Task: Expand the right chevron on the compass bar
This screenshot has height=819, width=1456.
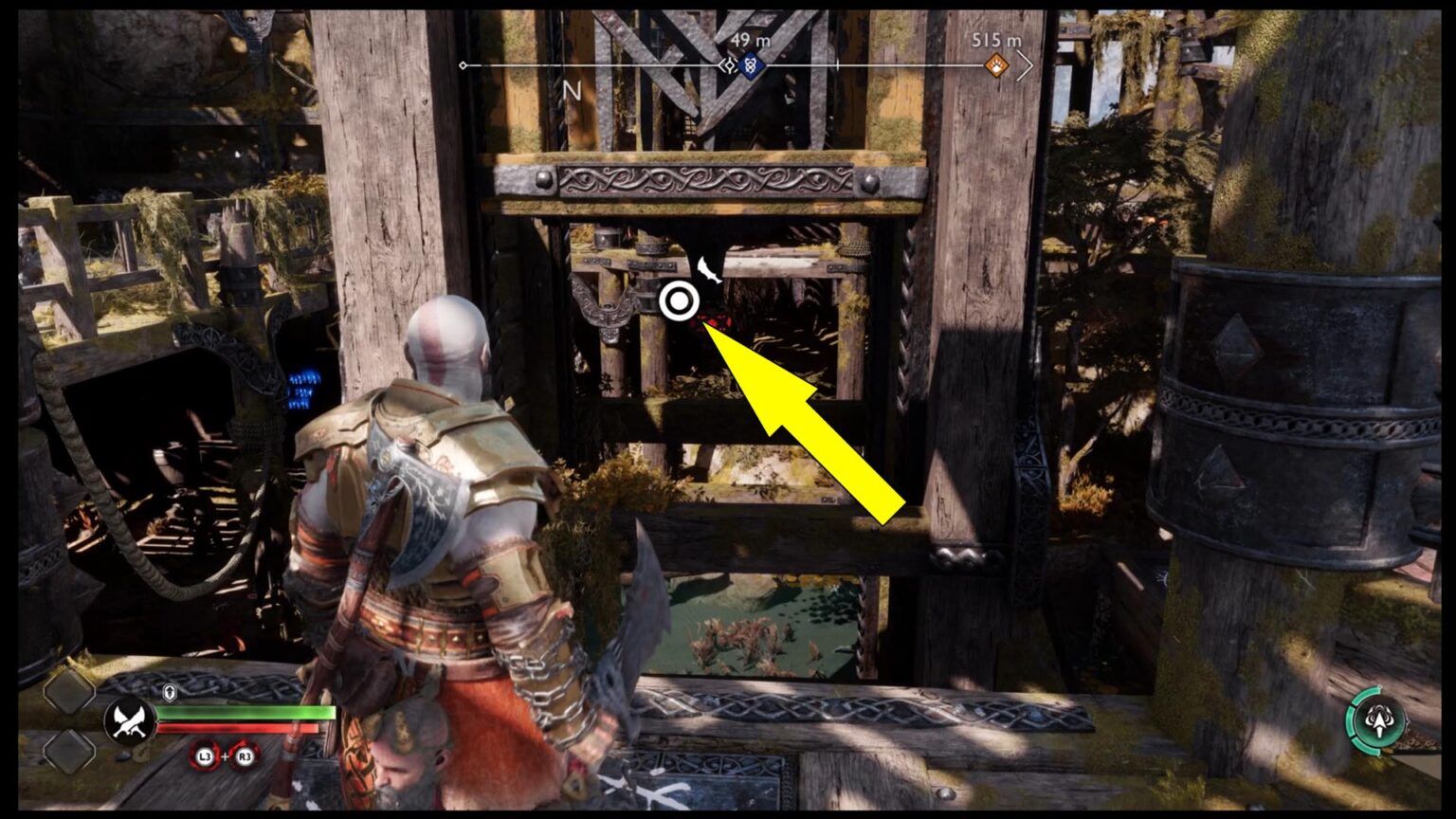Action: (1027, 66)
